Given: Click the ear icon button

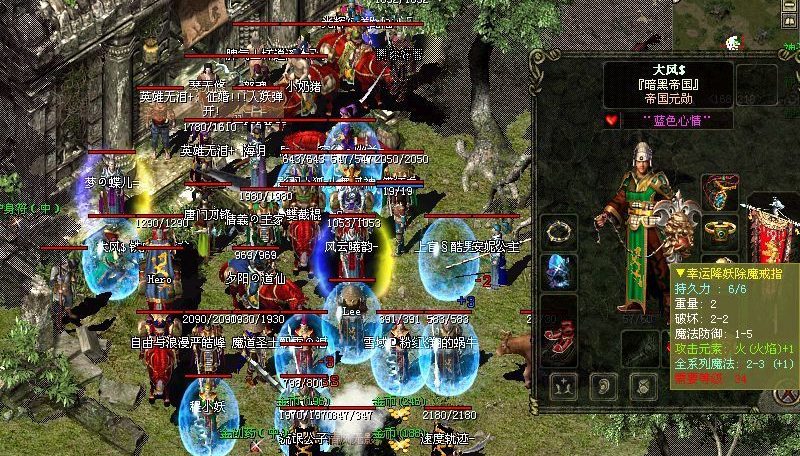Looking at the screenshot, I should [603, 384].
